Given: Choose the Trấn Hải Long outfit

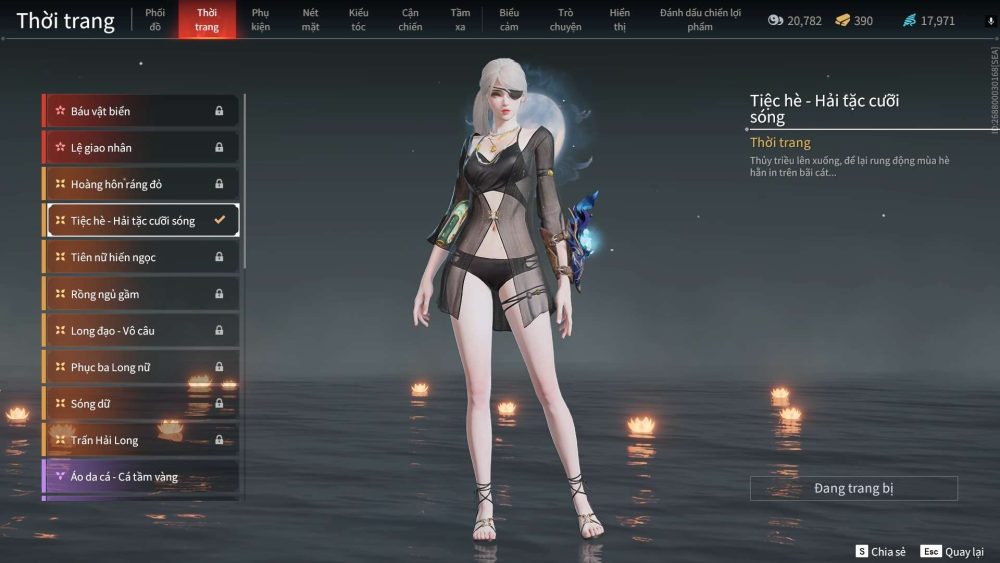Looking at the screenshot, I should click(141, 440).
